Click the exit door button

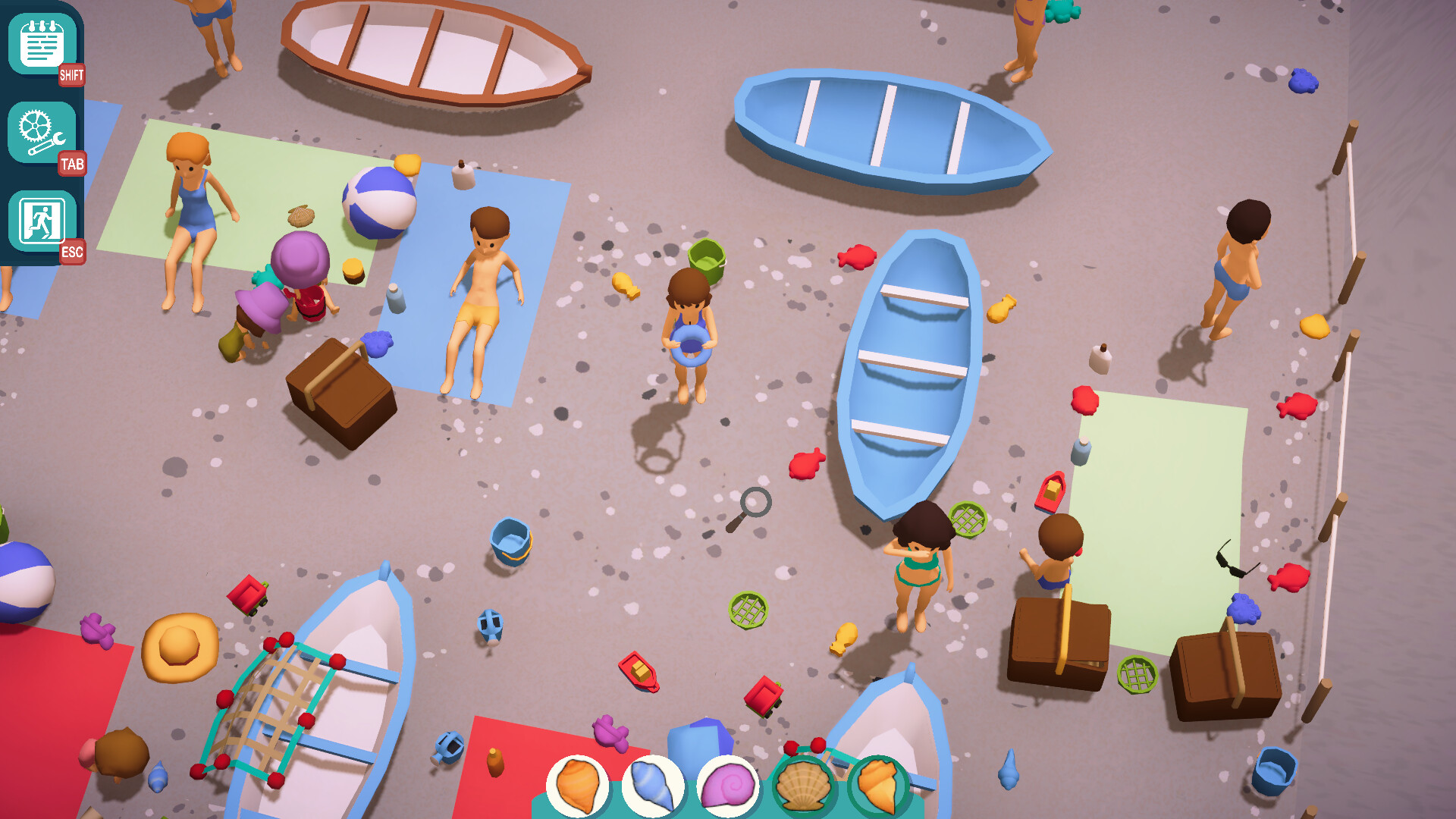coord(42,221)
